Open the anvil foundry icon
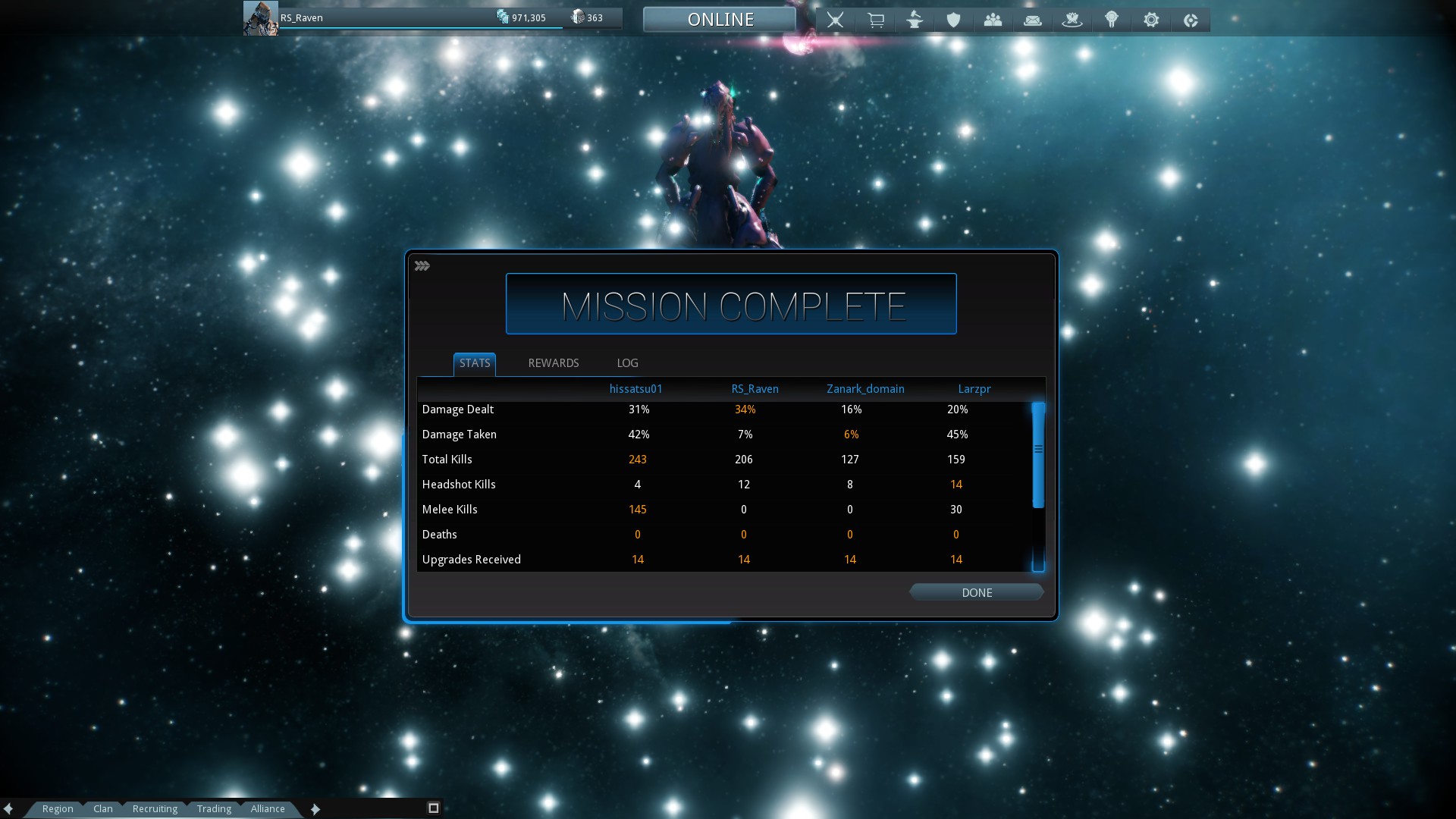The width and height of the screenshot is (1456, 819). coord(915,20)
